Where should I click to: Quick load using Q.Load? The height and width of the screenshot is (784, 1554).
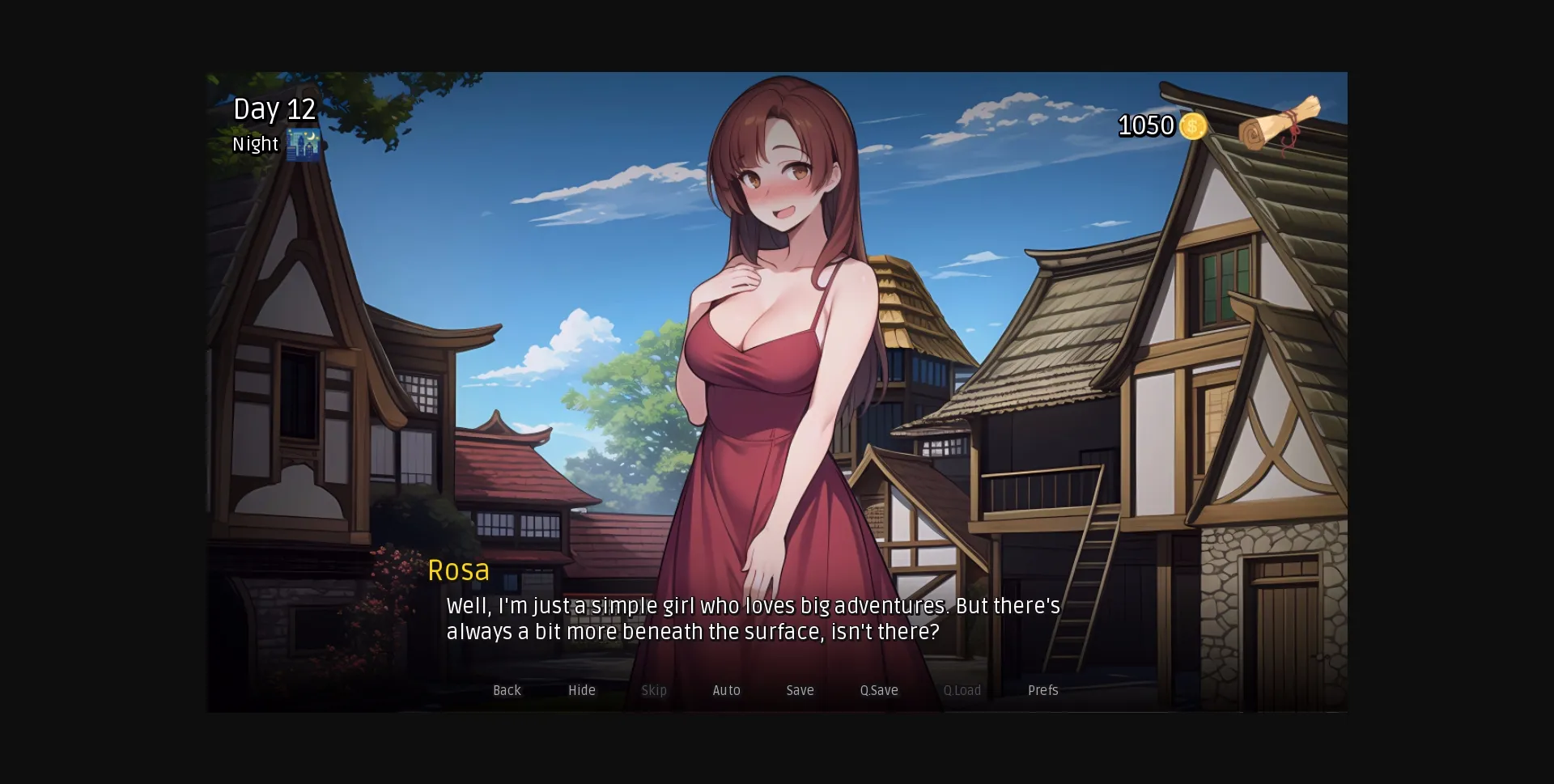[962, 690]
